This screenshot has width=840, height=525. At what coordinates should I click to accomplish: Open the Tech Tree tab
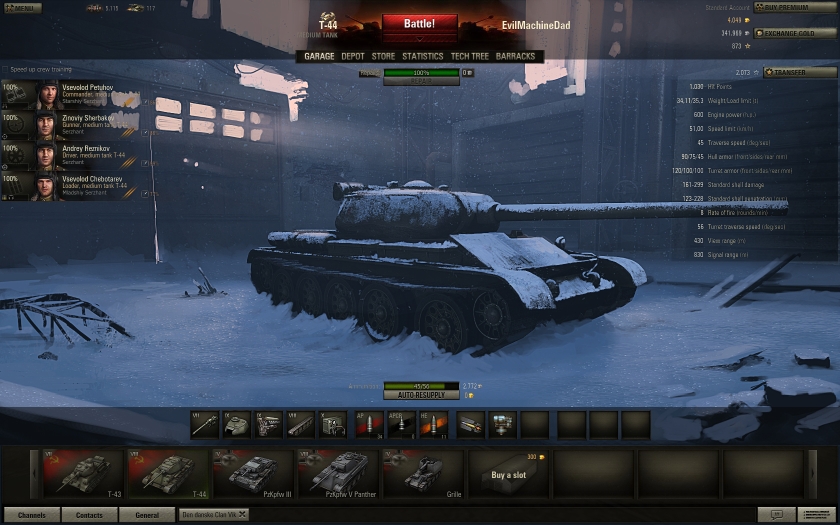pos(470,57)
